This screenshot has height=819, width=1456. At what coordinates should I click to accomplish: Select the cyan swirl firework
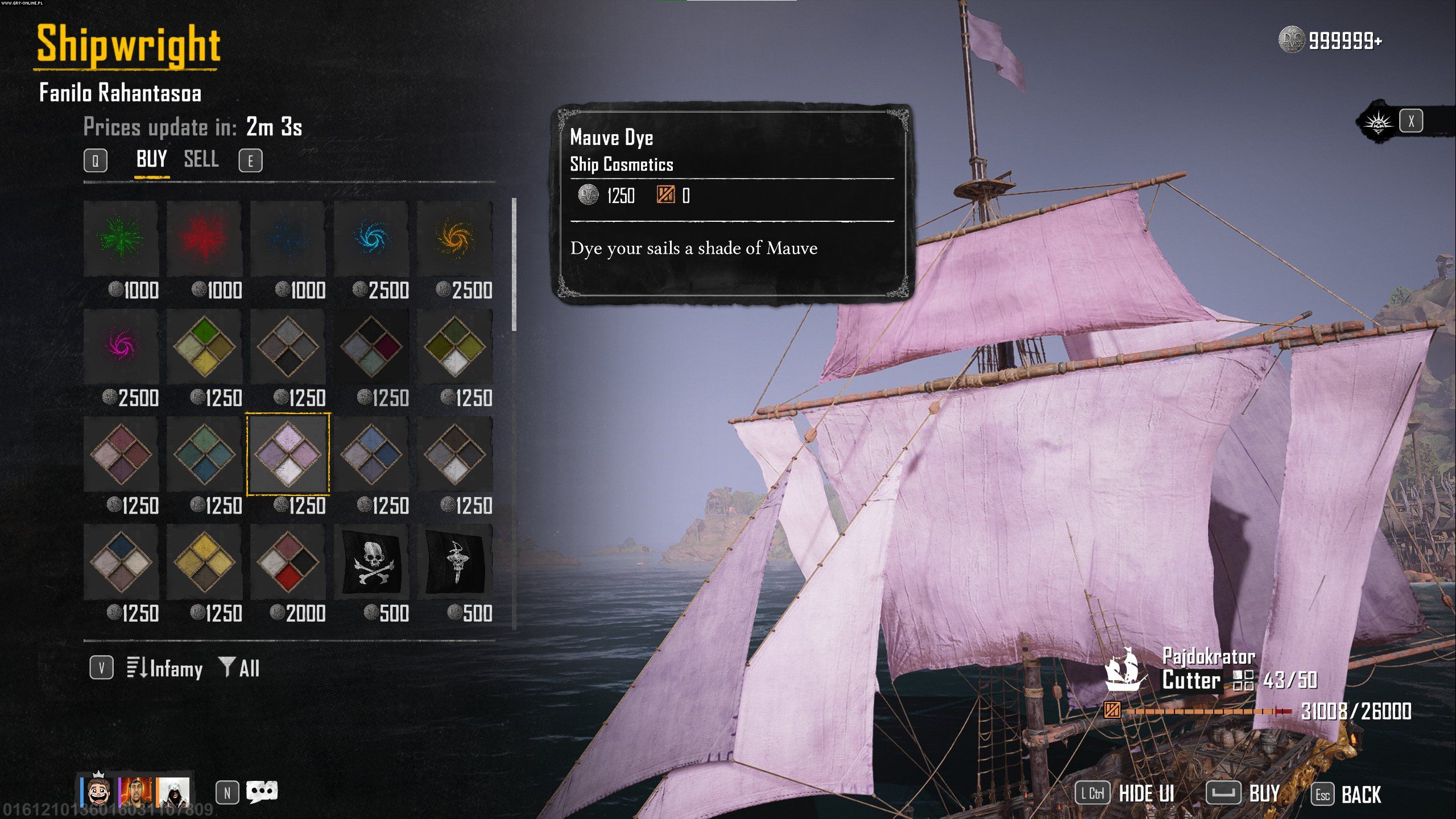pos(371,238)
